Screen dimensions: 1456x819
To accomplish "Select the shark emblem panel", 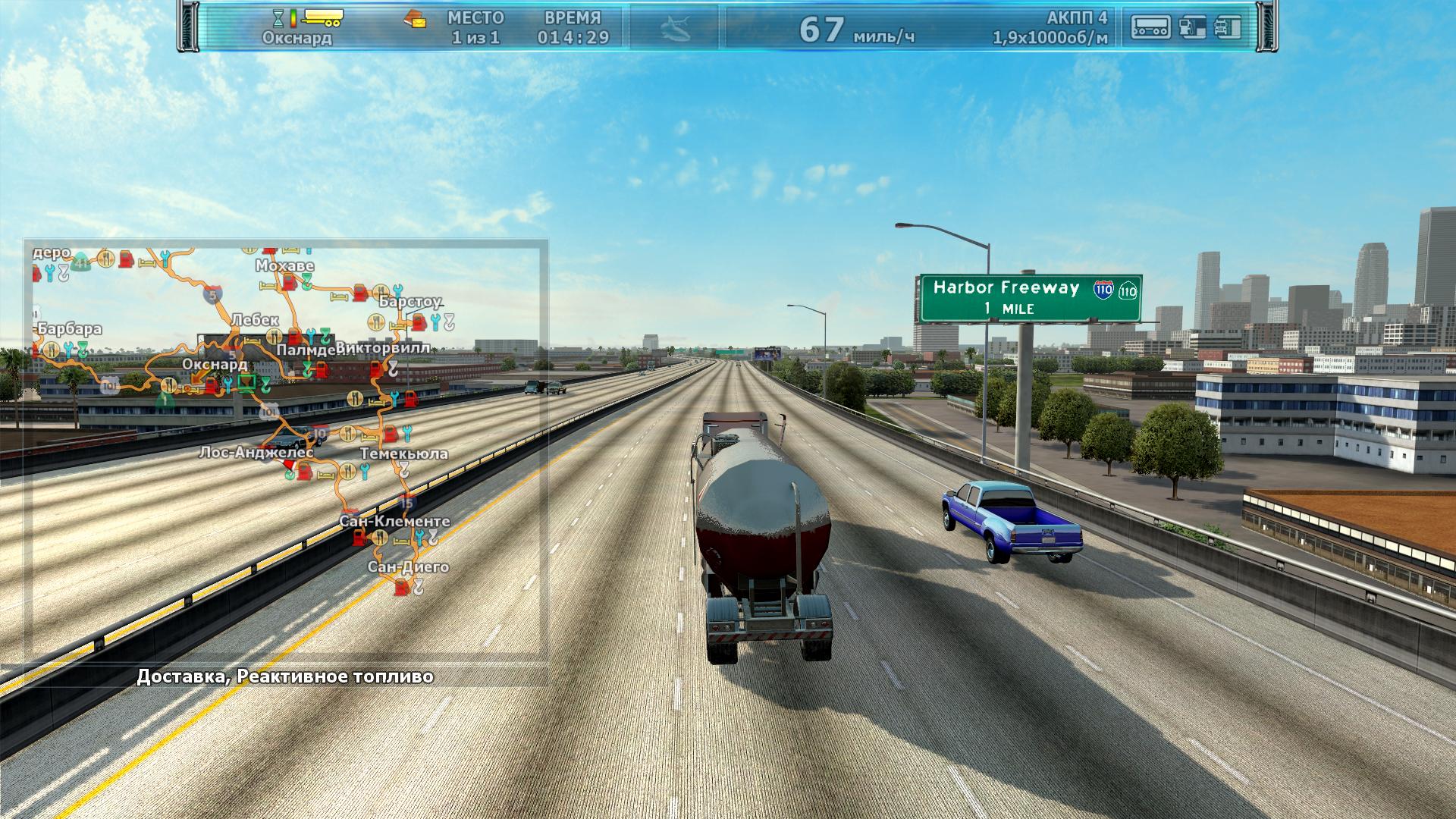I will point(673,28).
